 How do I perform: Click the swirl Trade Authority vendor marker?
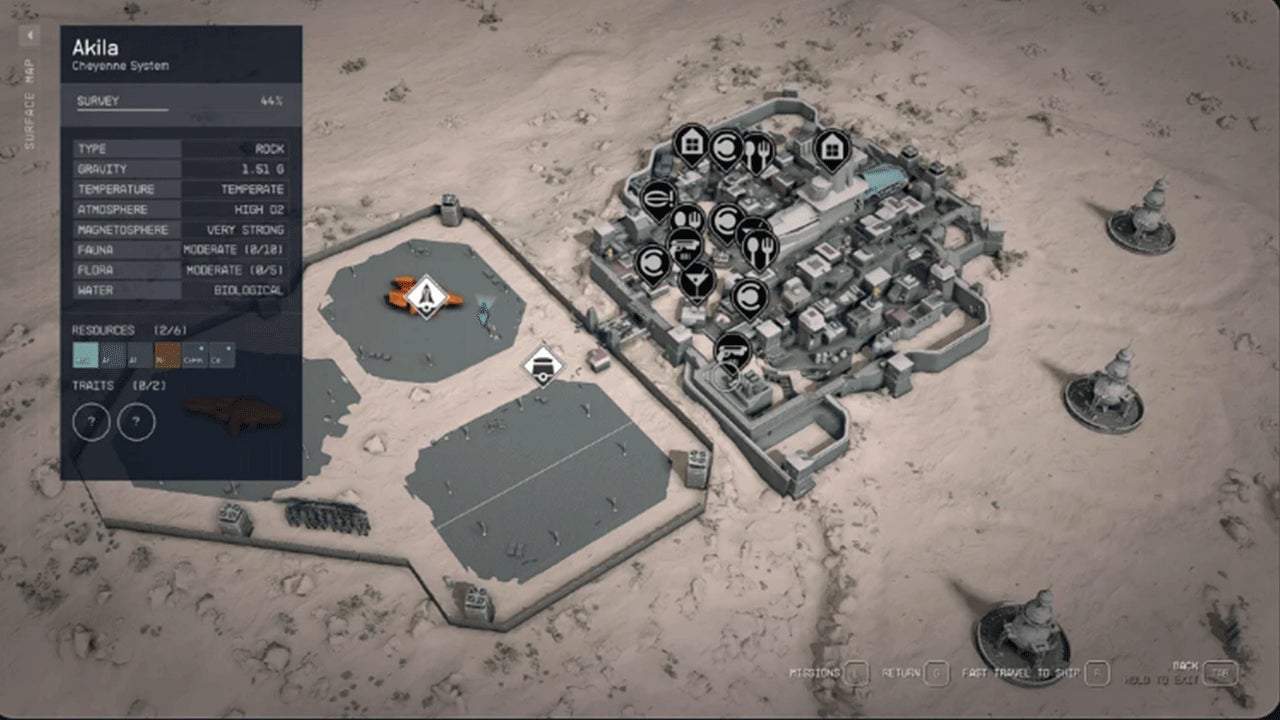[728, 146]
